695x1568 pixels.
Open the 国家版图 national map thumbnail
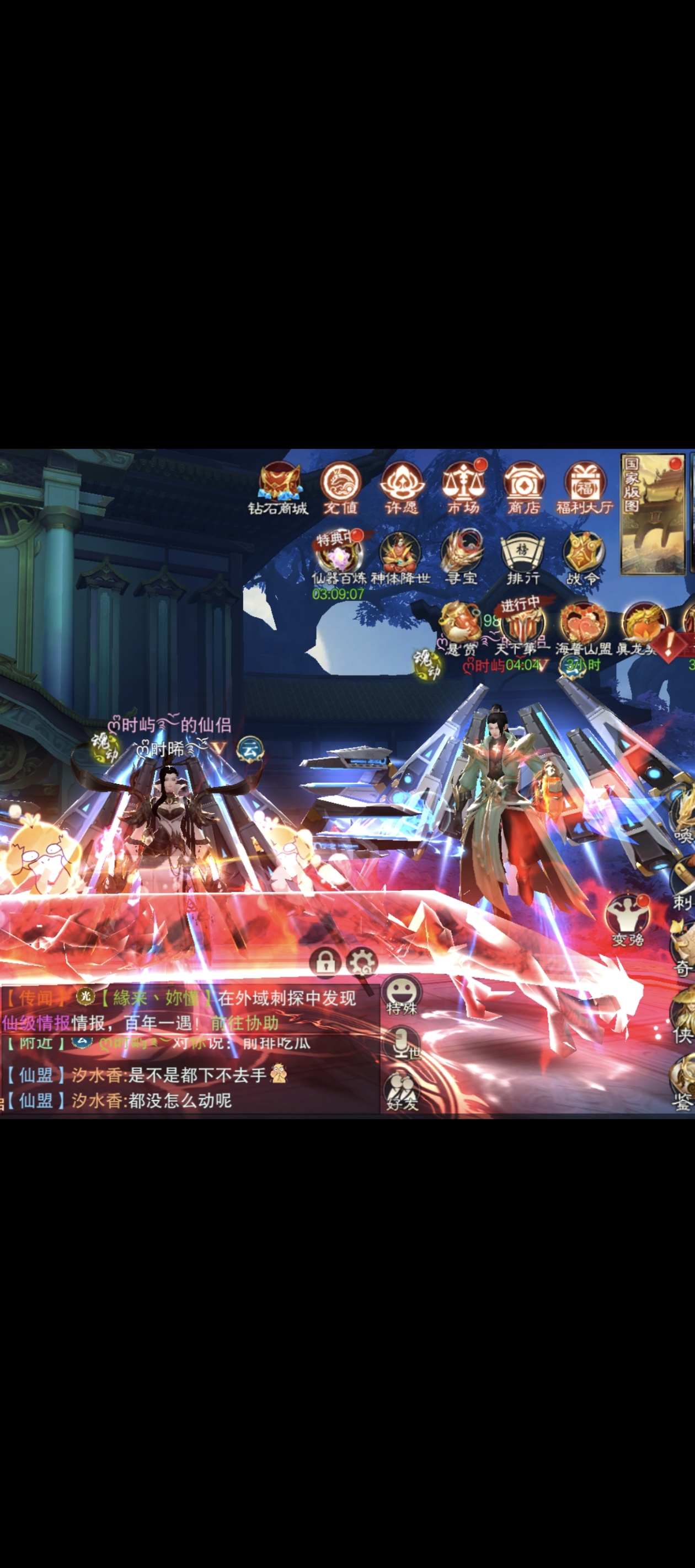point(653,514)
